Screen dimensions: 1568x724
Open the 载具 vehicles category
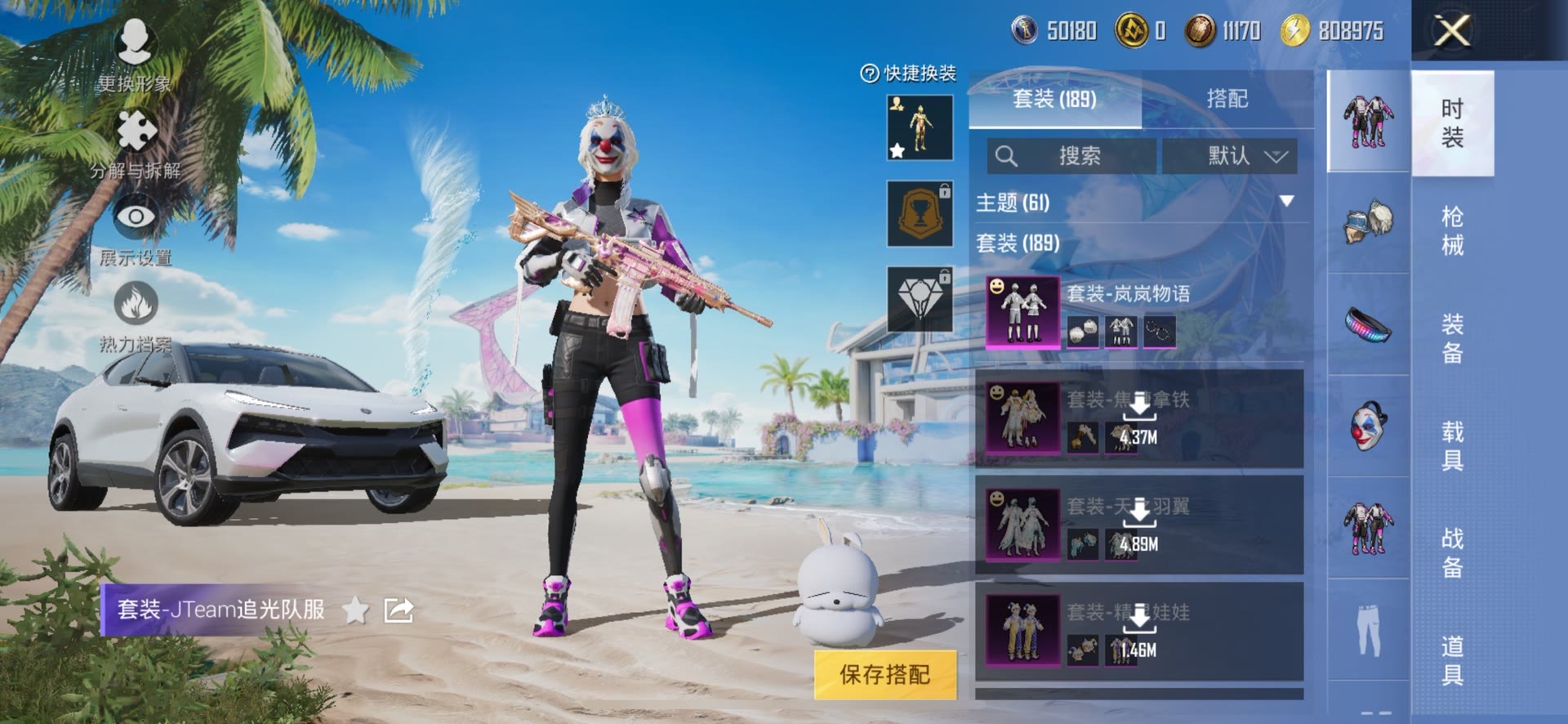(x=1452, y=445)
